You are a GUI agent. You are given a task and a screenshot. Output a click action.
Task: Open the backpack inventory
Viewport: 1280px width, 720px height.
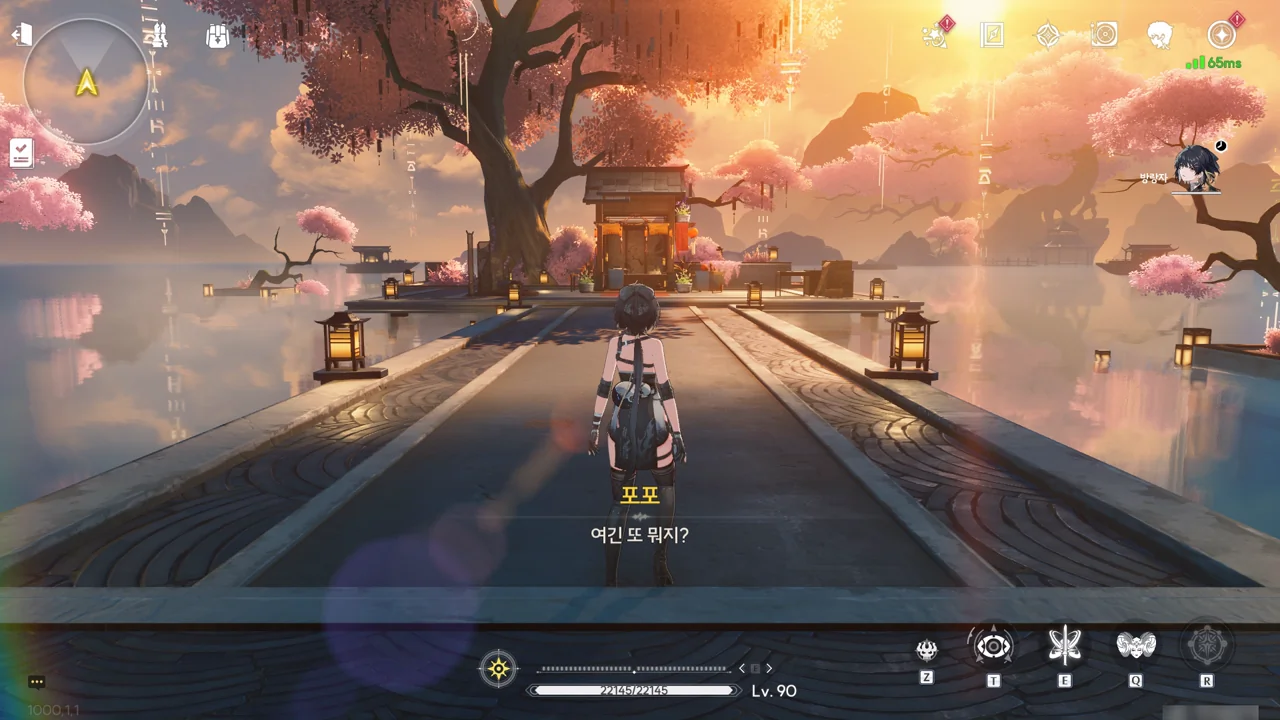pyautogui.click(x=217, y=36)
